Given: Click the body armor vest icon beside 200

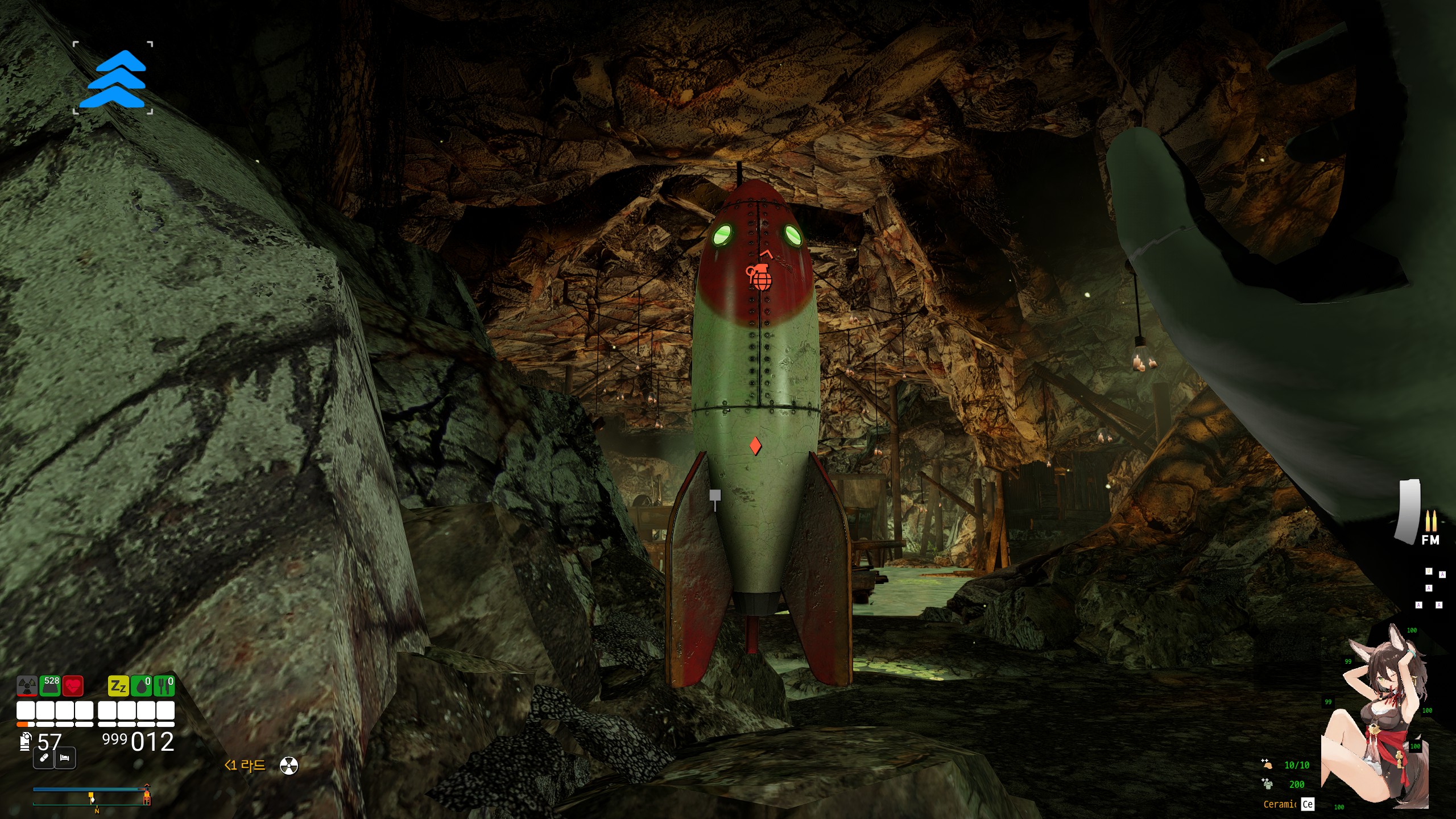Looking at the screenshot, I should click(1267, 784).
